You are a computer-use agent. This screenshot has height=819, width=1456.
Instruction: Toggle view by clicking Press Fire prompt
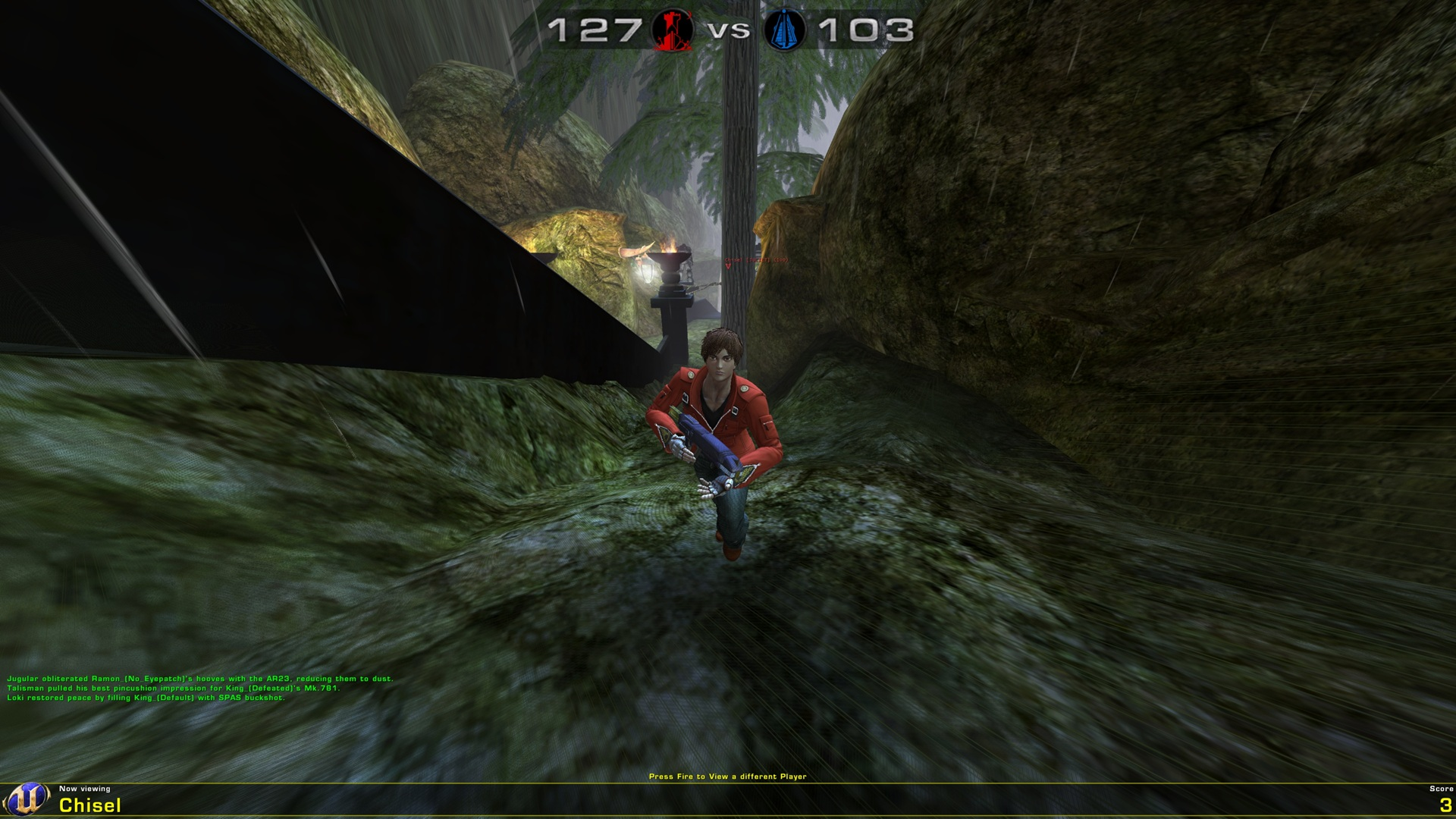[728, 777]
